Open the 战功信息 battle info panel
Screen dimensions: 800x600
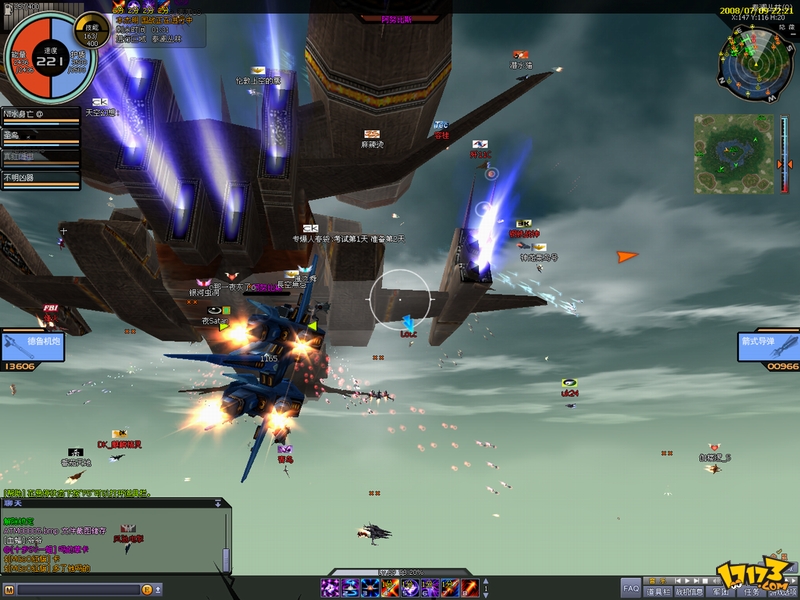click(x=688, y=590)
